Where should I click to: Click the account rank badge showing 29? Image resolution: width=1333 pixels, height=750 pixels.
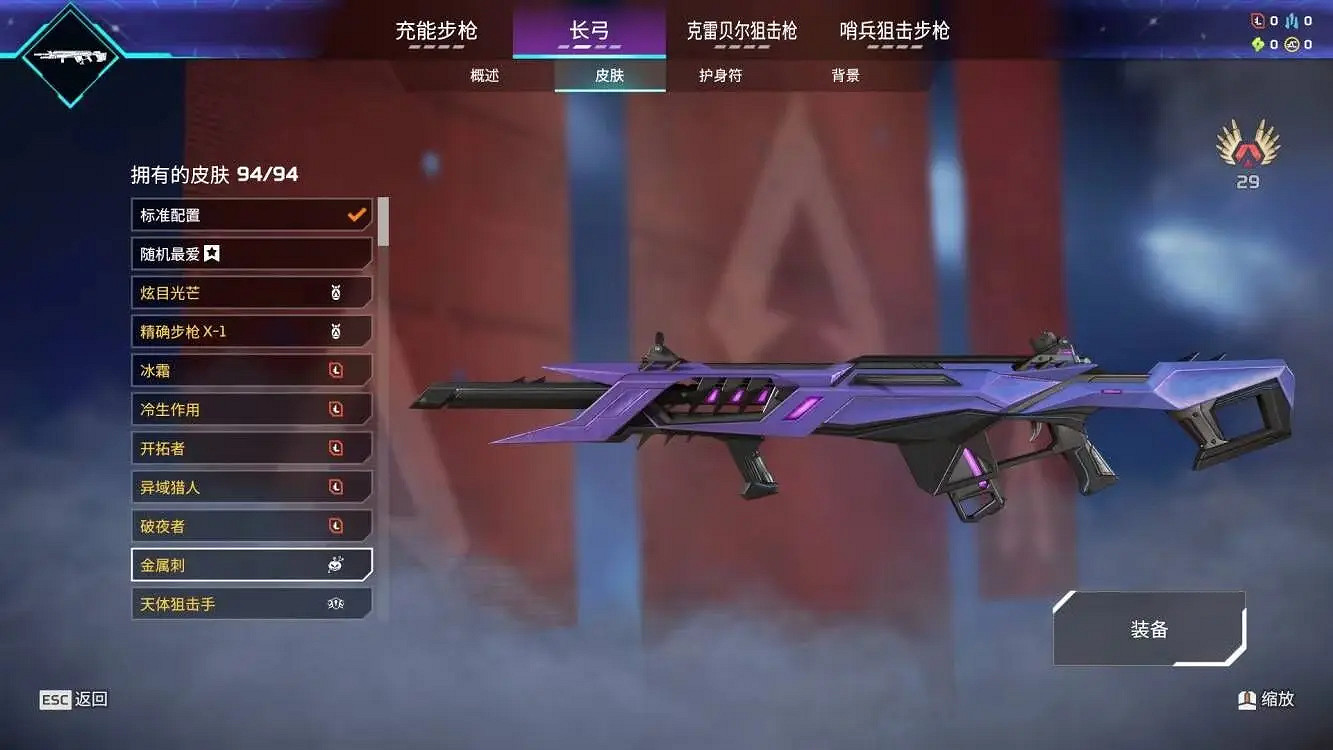tap(1246, 150)
